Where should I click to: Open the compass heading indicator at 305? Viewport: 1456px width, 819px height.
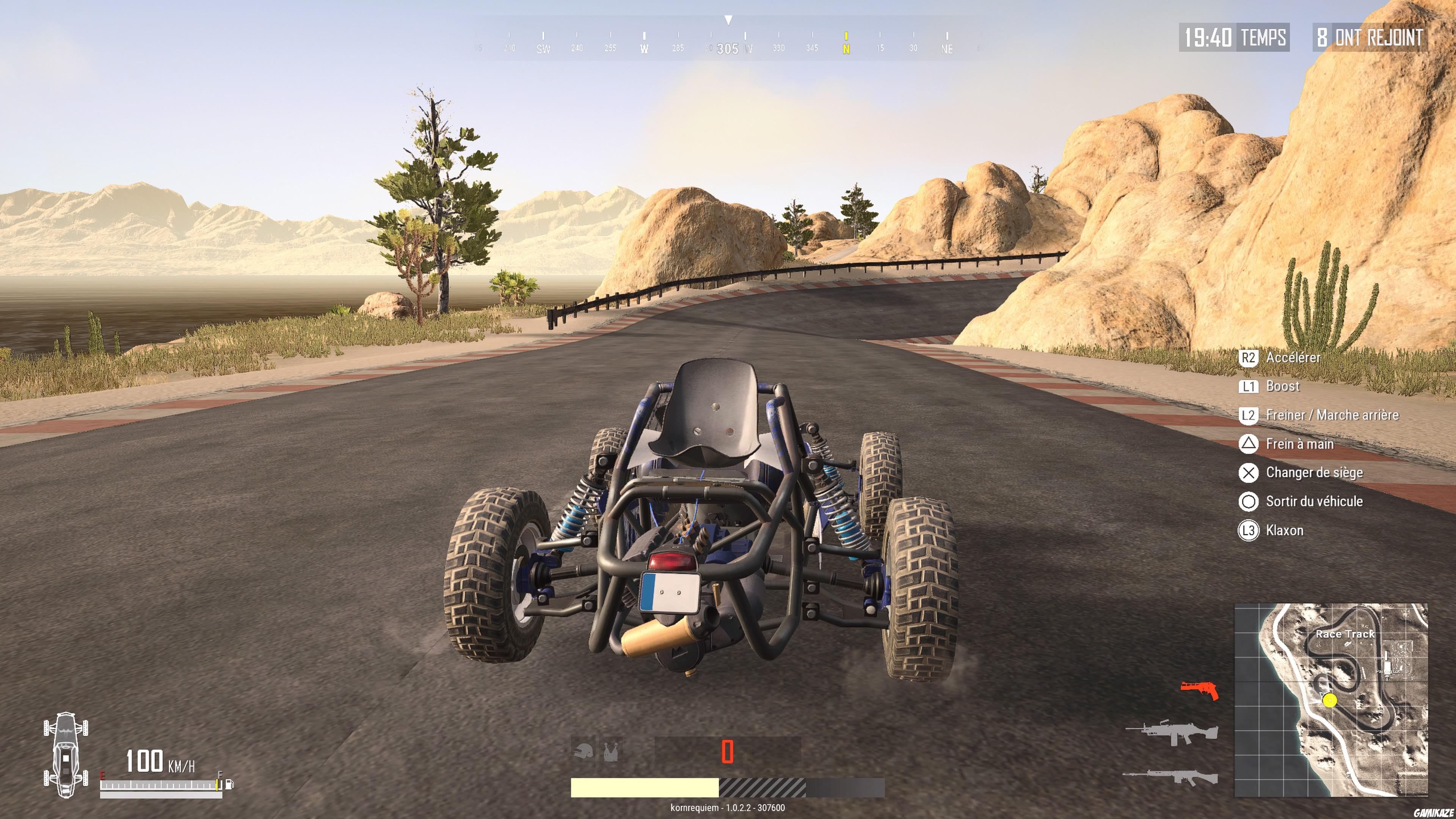coord(728,48)
